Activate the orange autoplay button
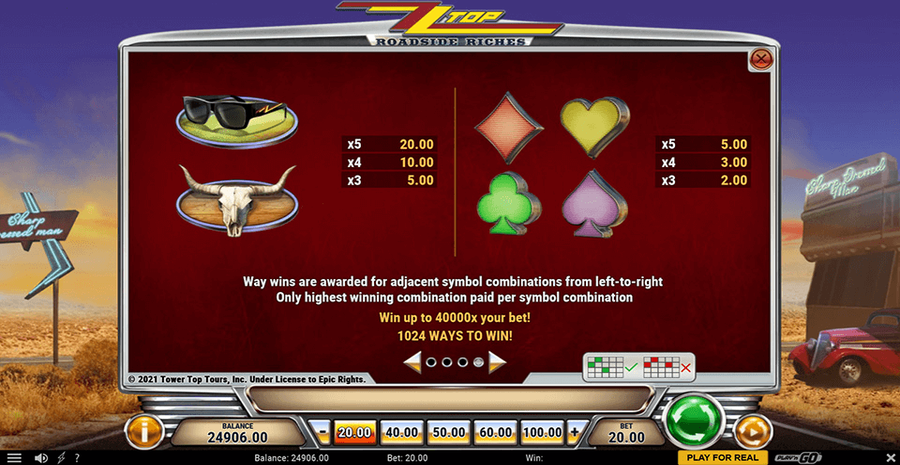Image resolution: width=900 pixels, height=465 pixels. tap(753, 431)
